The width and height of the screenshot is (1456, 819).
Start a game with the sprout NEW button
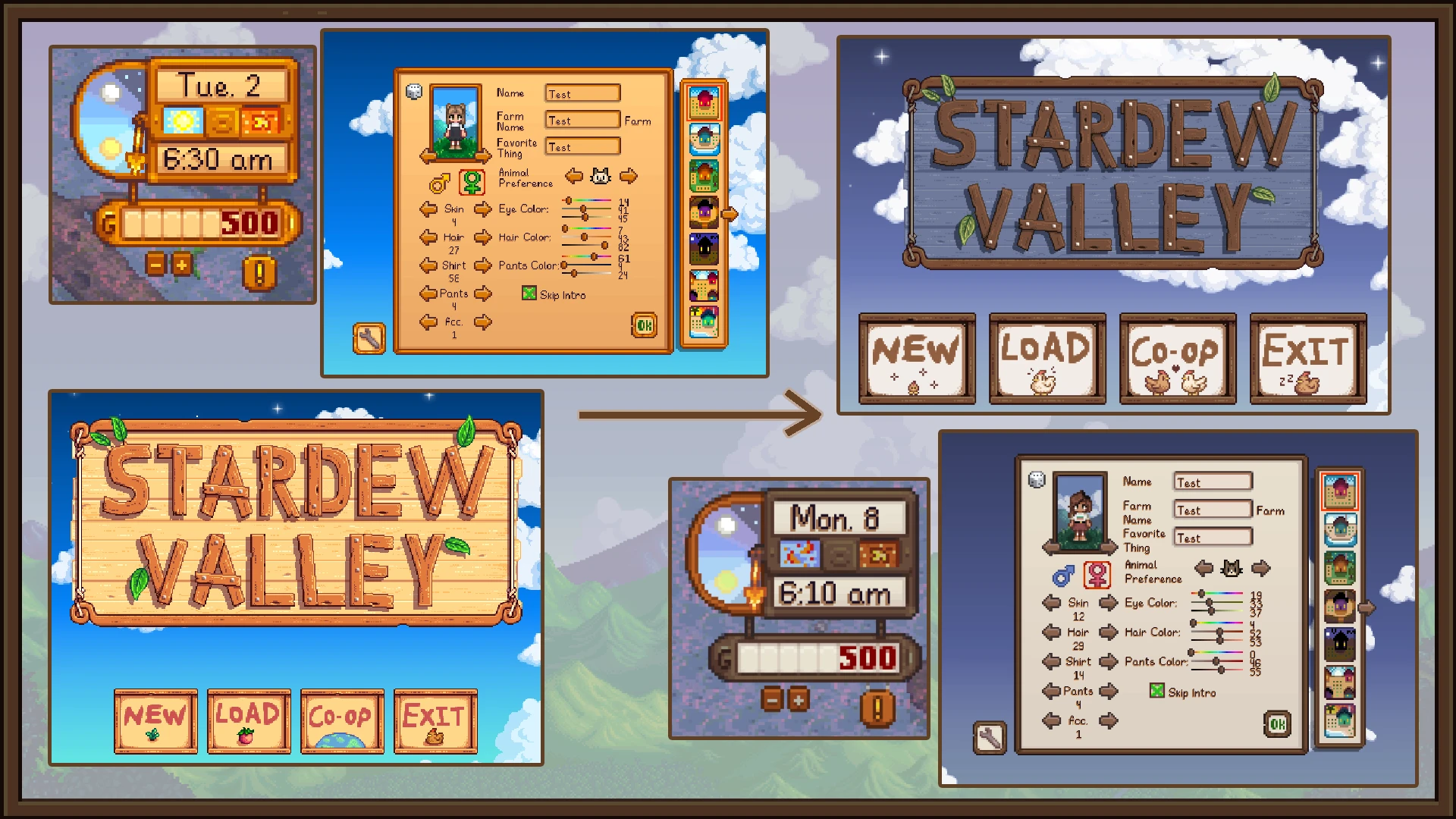(155, 720)
